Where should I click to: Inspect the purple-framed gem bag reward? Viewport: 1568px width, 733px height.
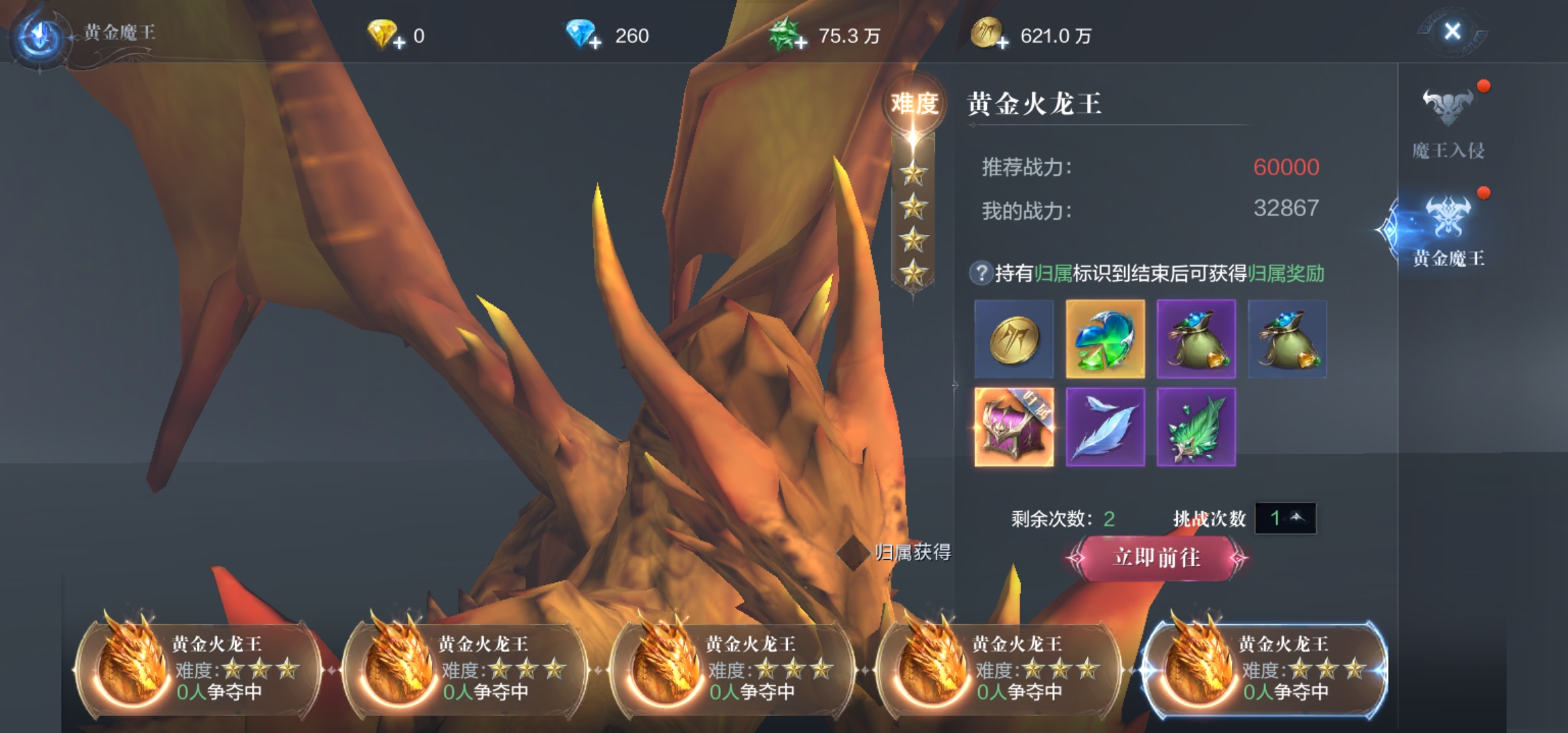tap(1196, 339)
